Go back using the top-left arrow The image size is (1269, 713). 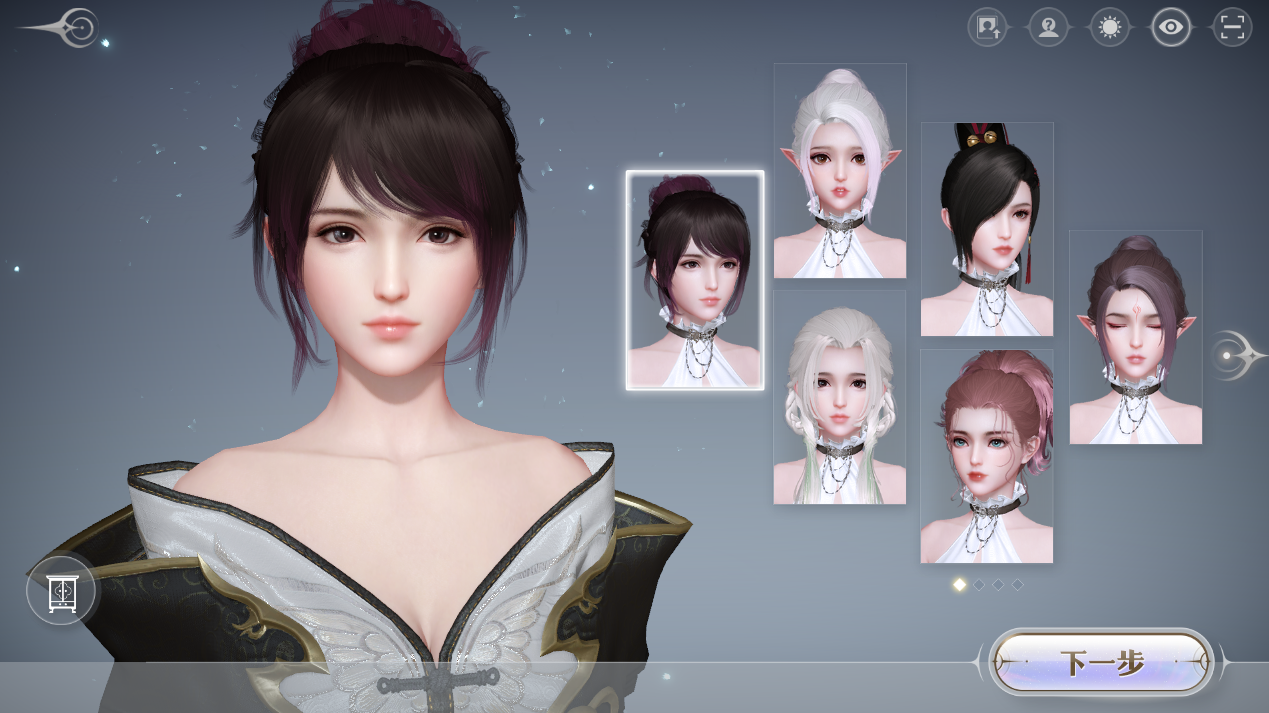70,28
